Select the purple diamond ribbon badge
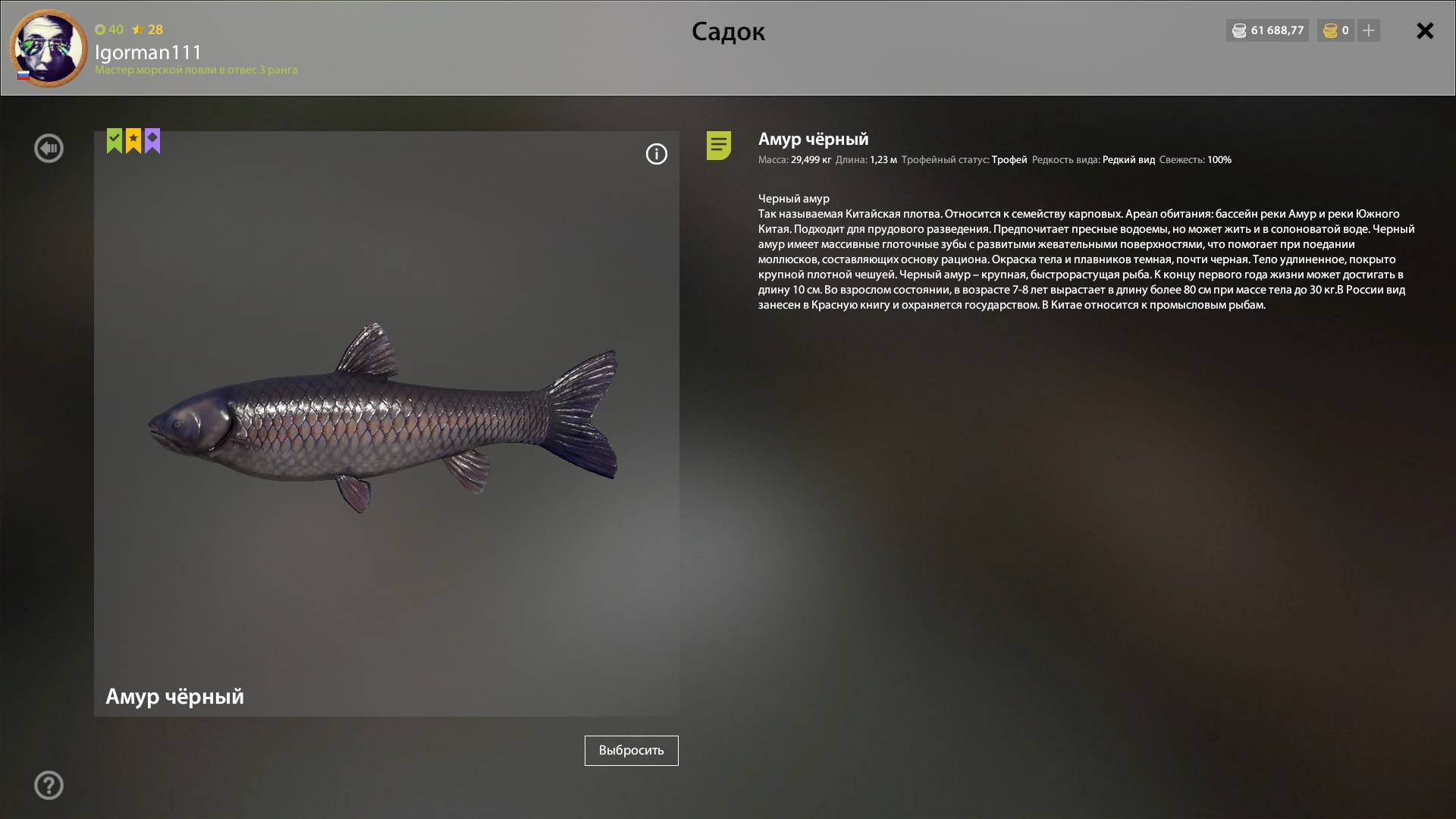This screenshot has width=1456, height=819. pyautogui.click(x=152, y=141)
